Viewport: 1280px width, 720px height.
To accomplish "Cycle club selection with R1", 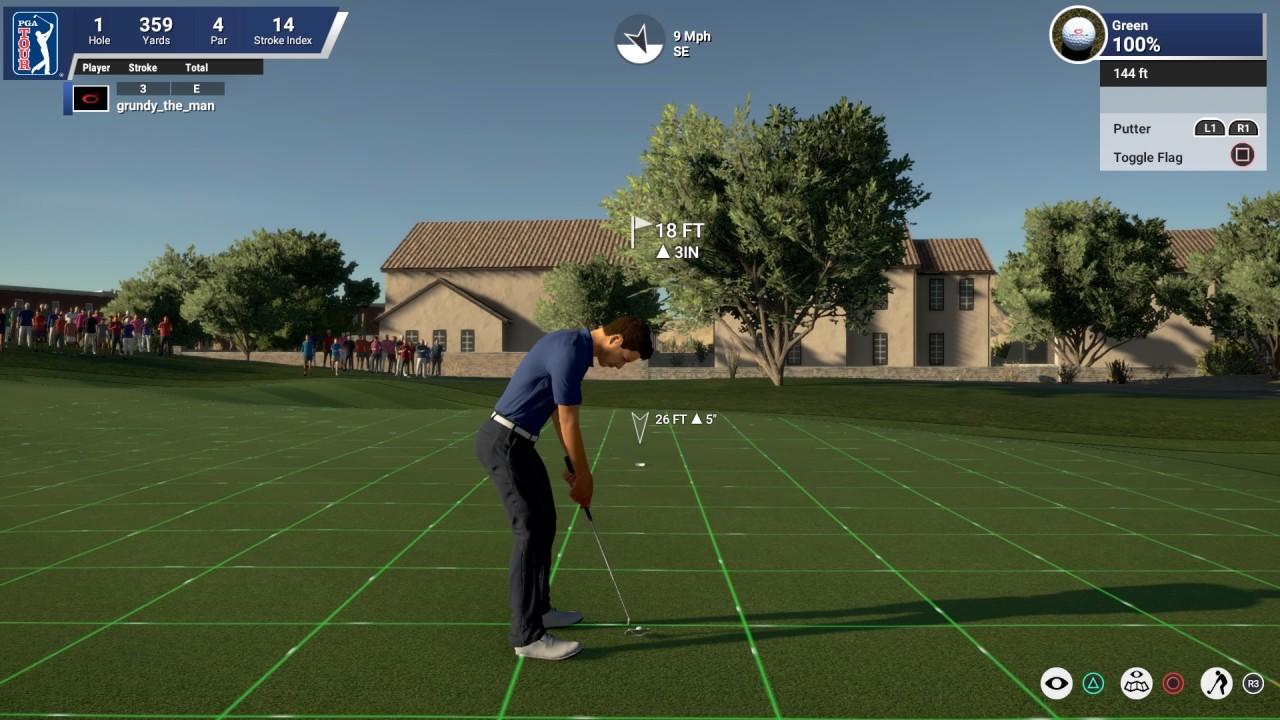I will [1241, 128].
